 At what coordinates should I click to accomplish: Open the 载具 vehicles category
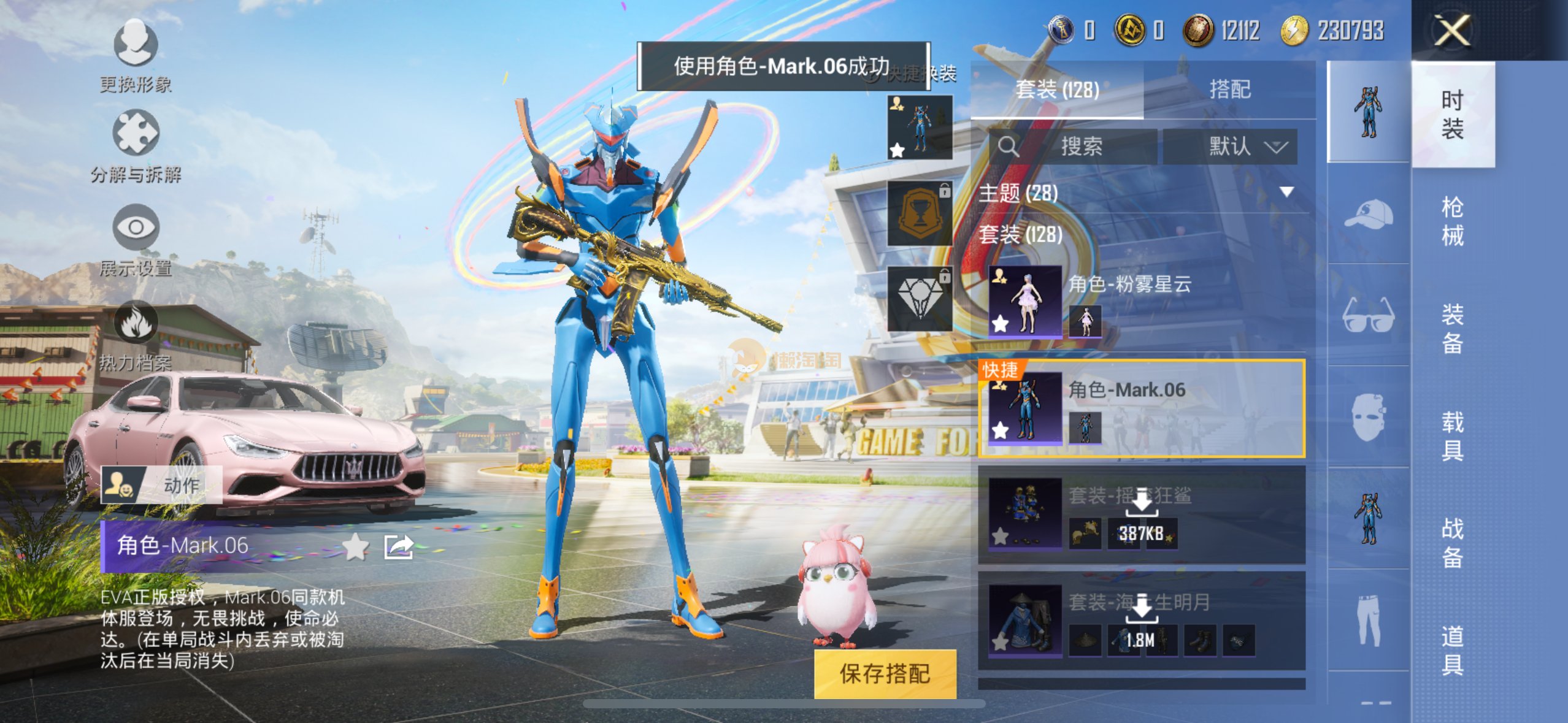1452,435
